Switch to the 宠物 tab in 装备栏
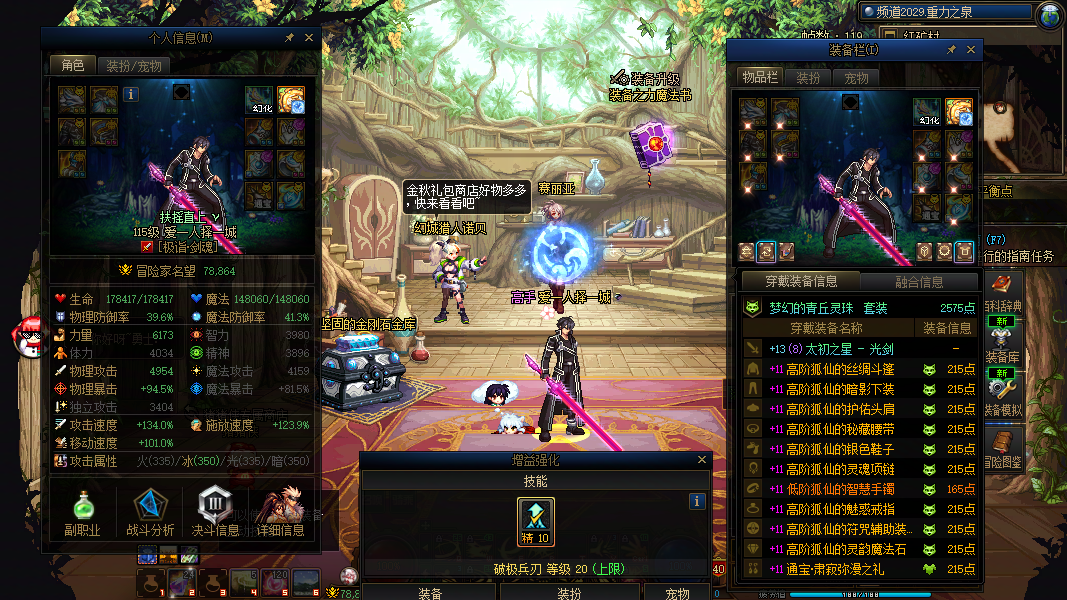This screenshot has height=600, width=1067. [x=857, y=77]
